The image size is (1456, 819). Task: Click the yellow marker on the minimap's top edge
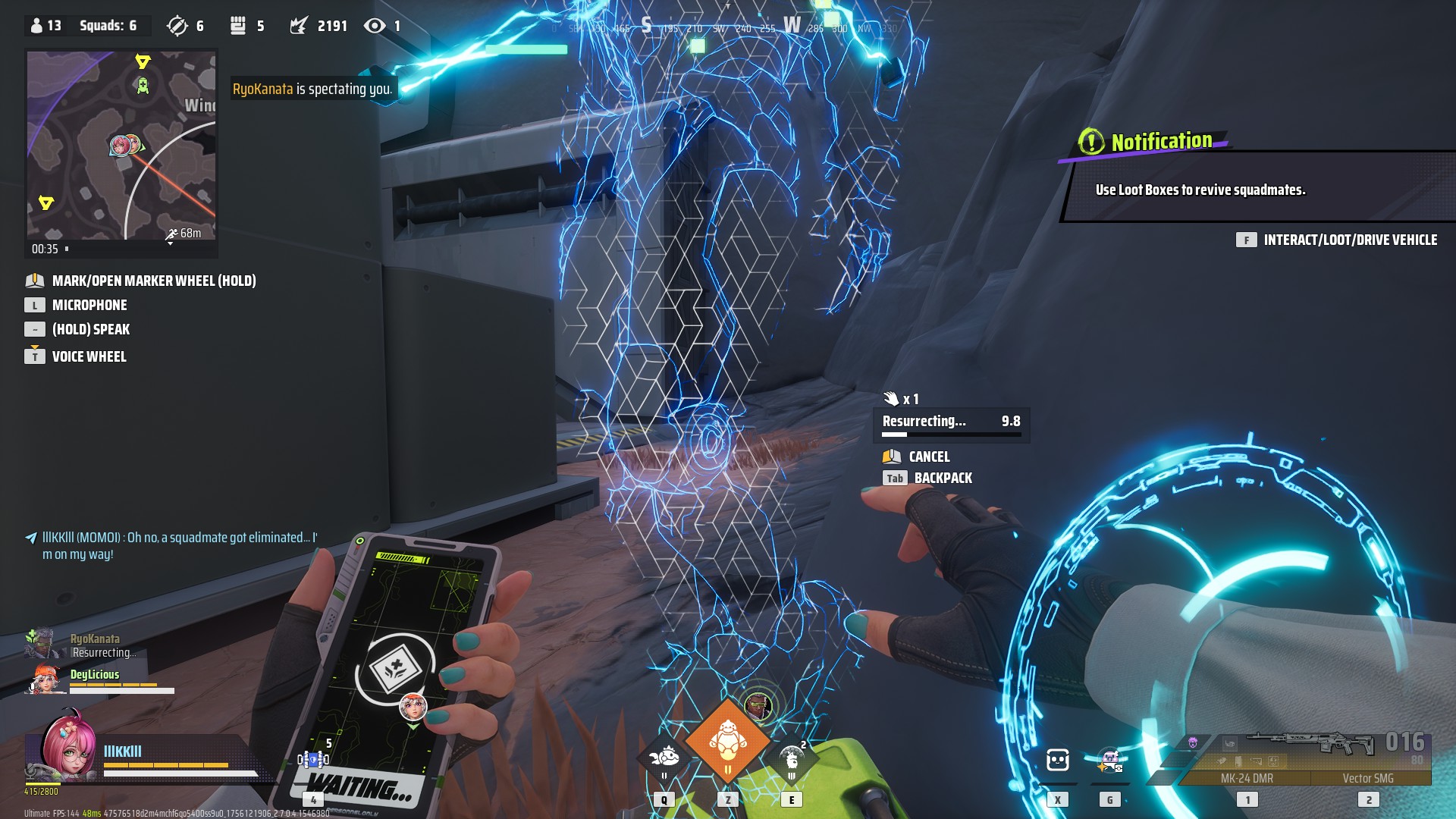click(x=143, y=61)
